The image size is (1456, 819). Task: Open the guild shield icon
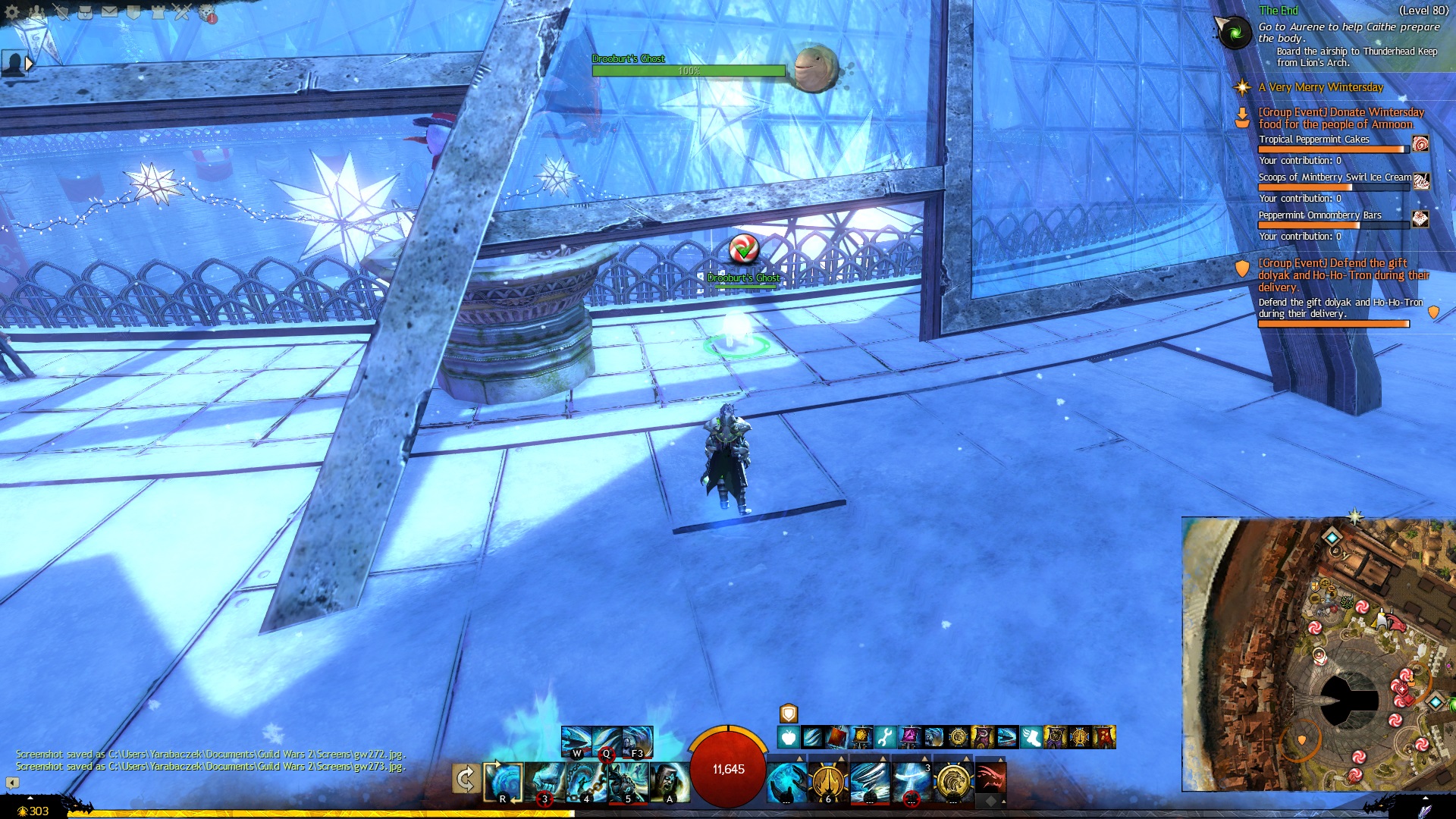point(133,12)
